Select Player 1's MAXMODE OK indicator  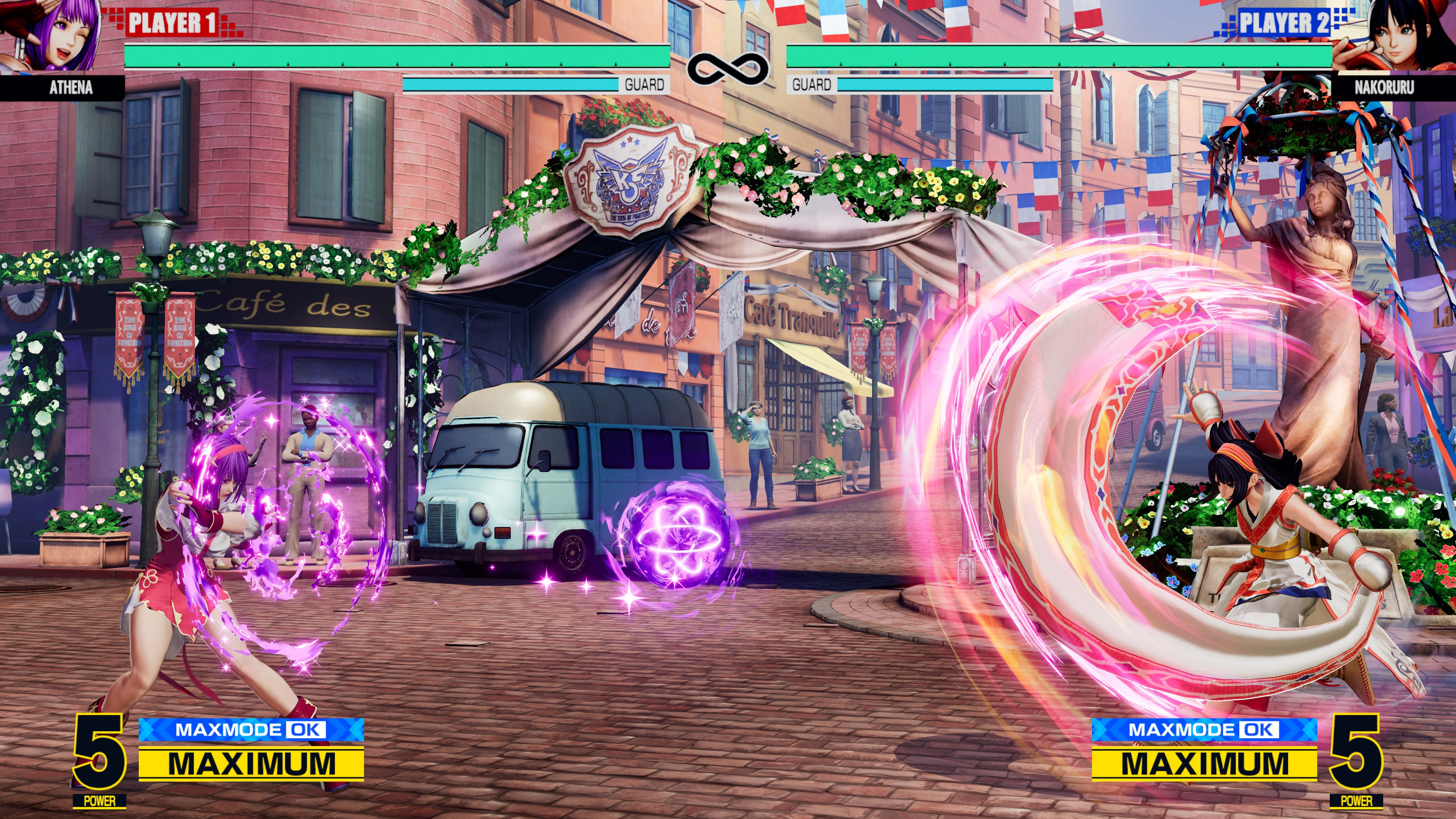point(251,730)
